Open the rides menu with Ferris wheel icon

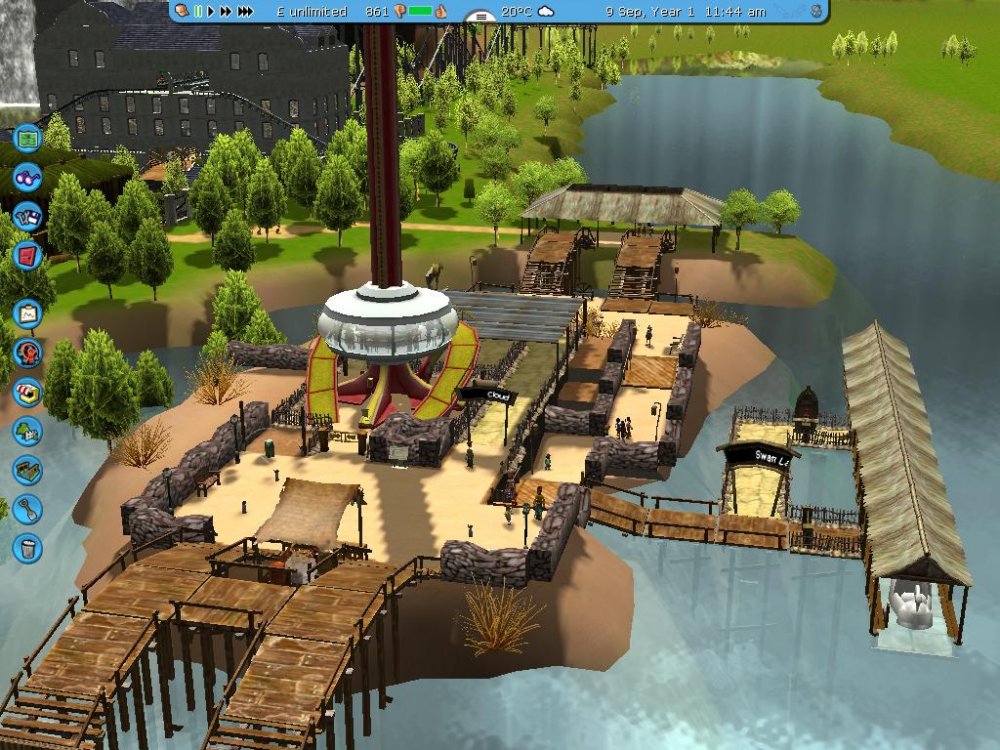point(28,353)
